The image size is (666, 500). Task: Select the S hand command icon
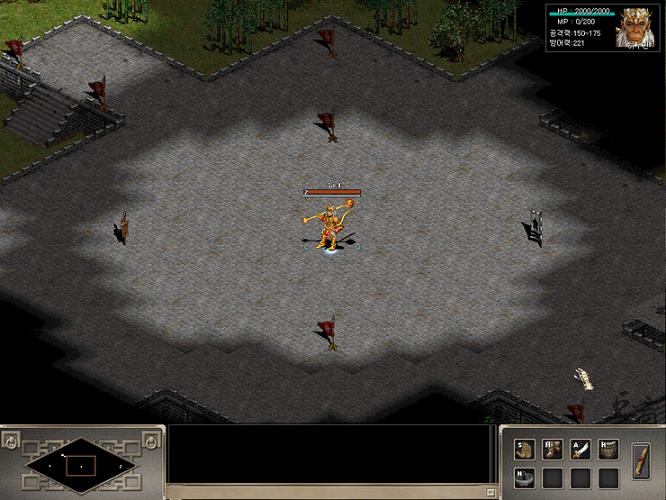tap(525, 450)
